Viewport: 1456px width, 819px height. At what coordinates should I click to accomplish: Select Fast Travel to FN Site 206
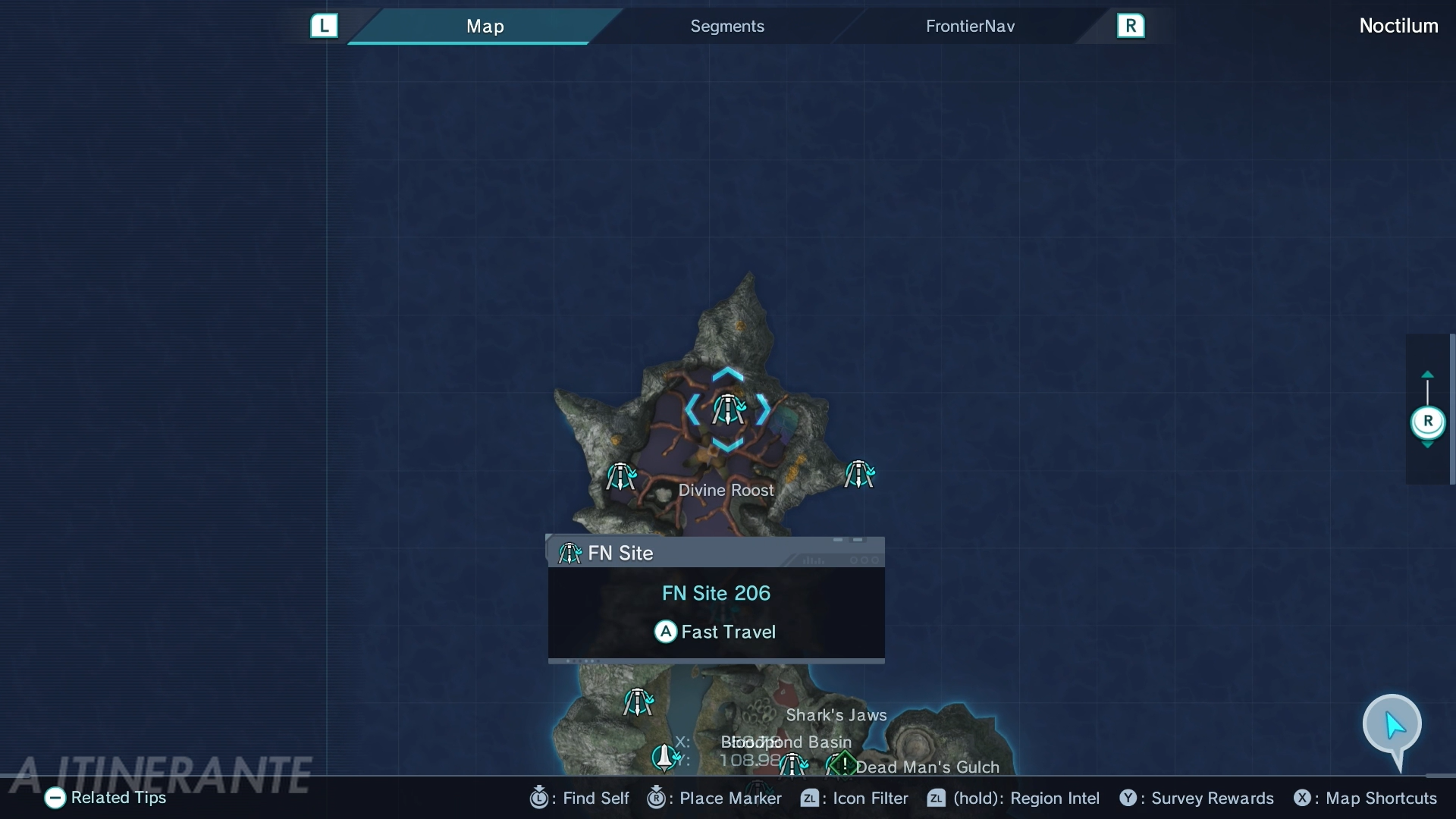tap(716, 632)
